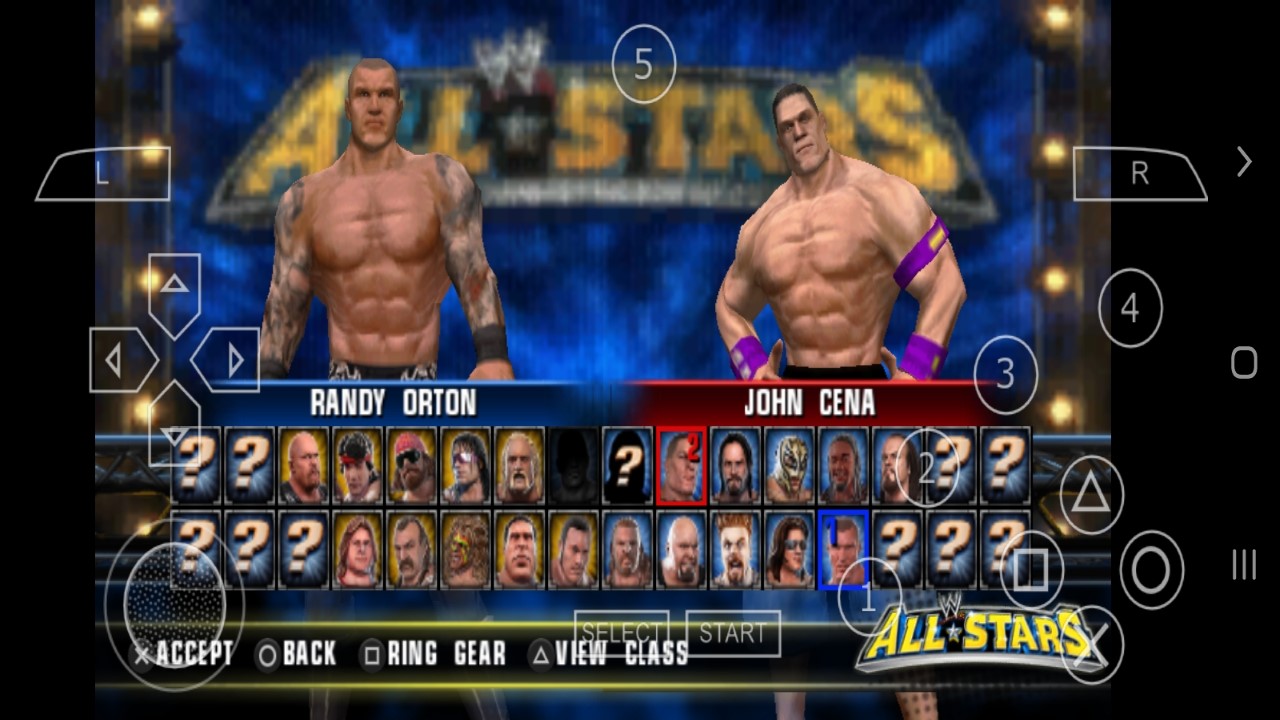Choose Kofi Kingston's portrait

click(843, 466)
